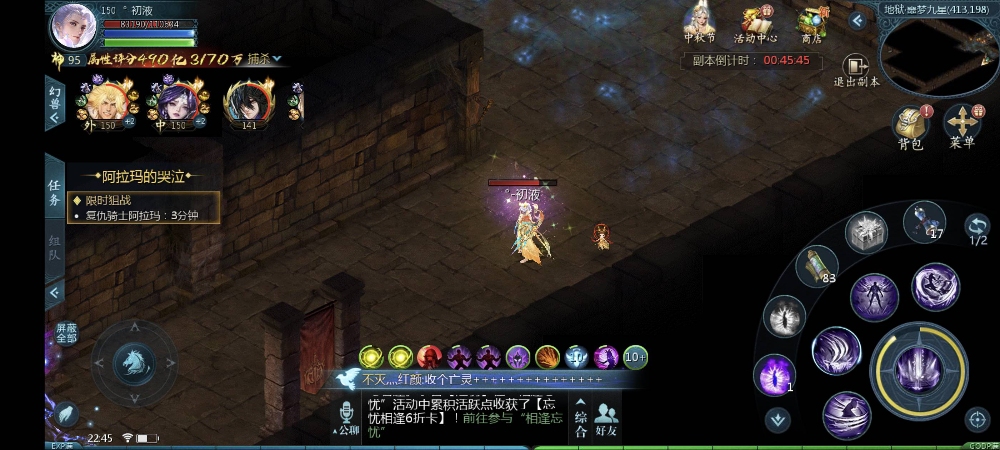Collapse the top icon bar arrow
Image resolution: width=1000 pixels, height=450 pixels.
(857, 20)
